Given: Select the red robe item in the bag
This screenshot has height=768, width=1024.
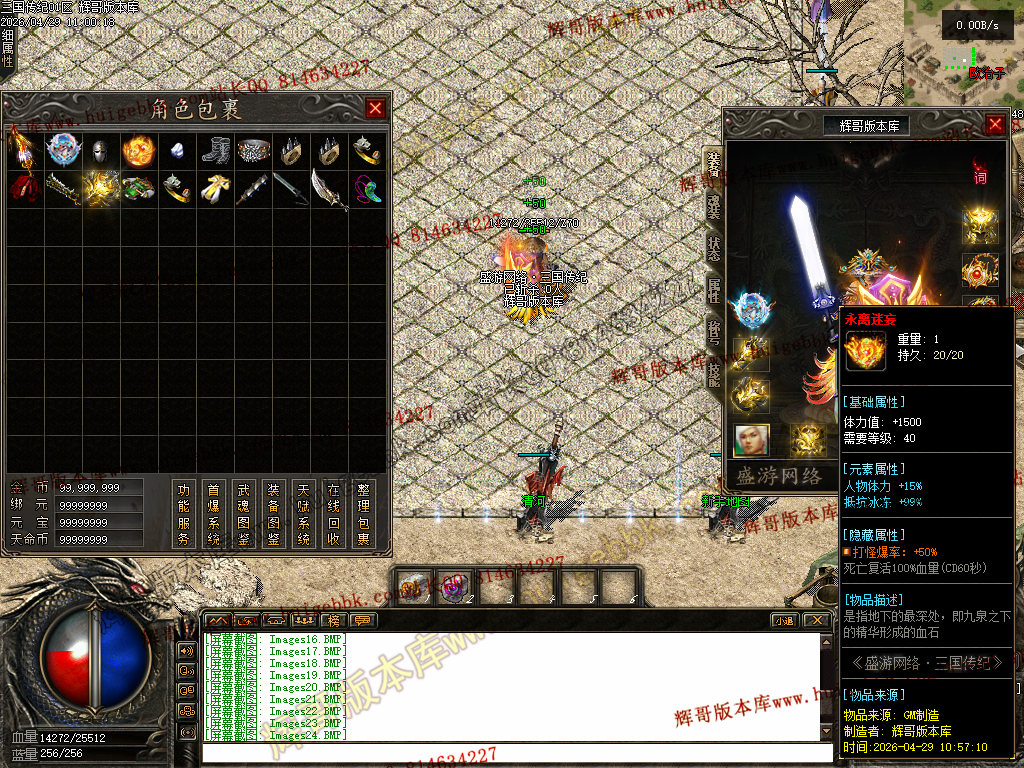Looking at the screenshot, I should pyautogui.click(x=23, y=188).
